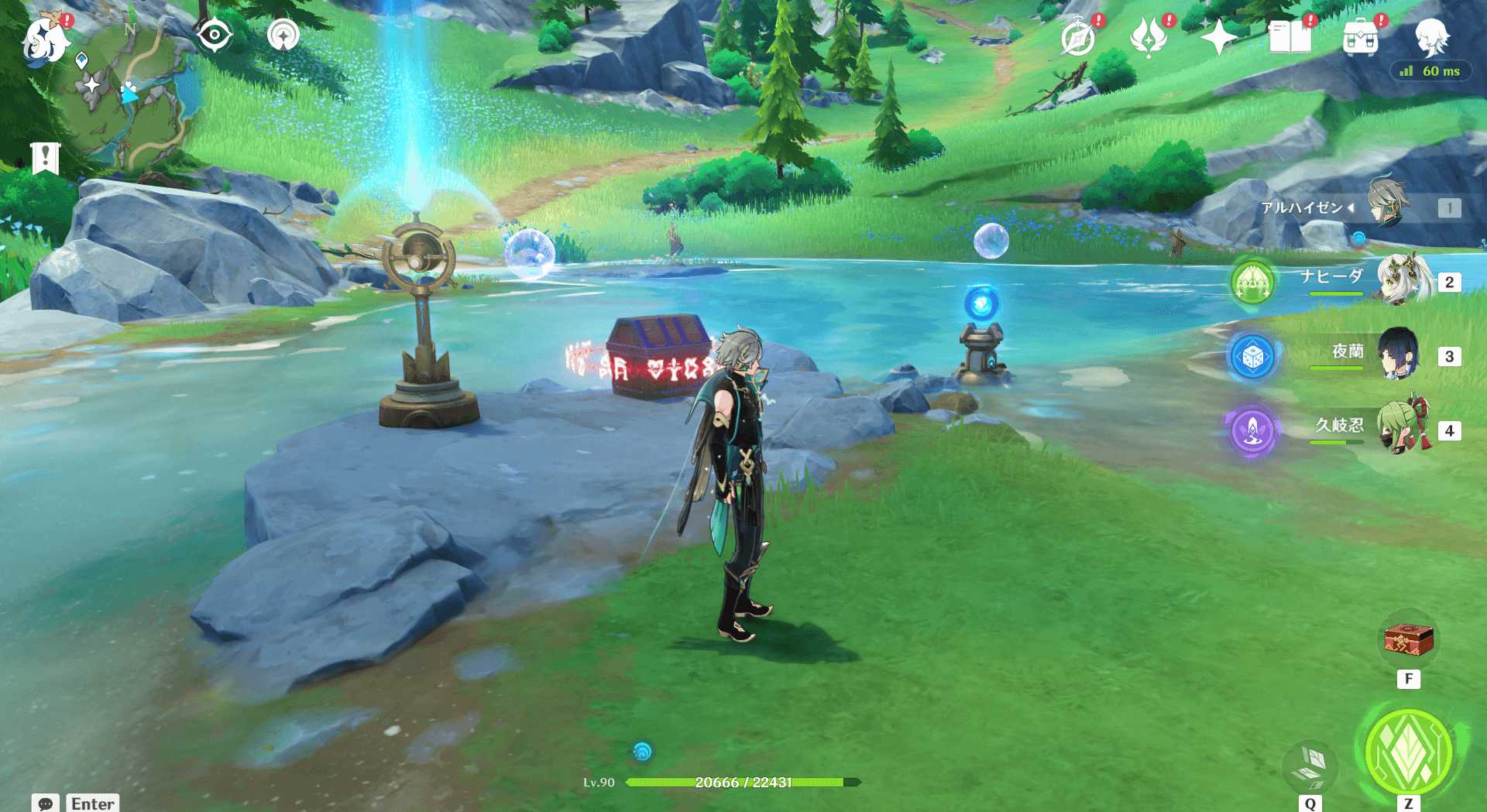Switch to party member 夜蘭
The width and height of the screenshot is (1487, 812).
1399,355
